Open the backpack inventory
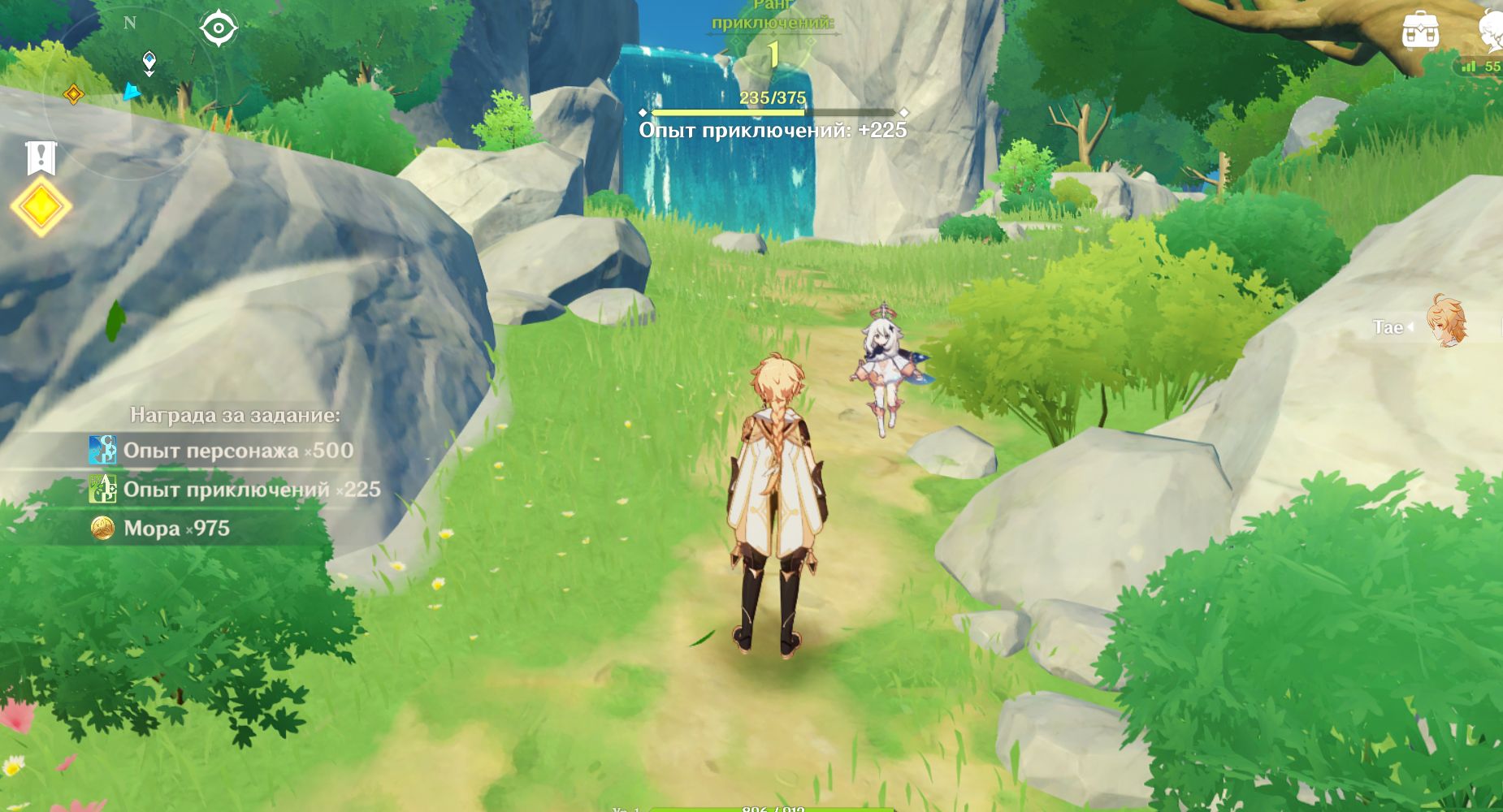 tap(1420, 31)
